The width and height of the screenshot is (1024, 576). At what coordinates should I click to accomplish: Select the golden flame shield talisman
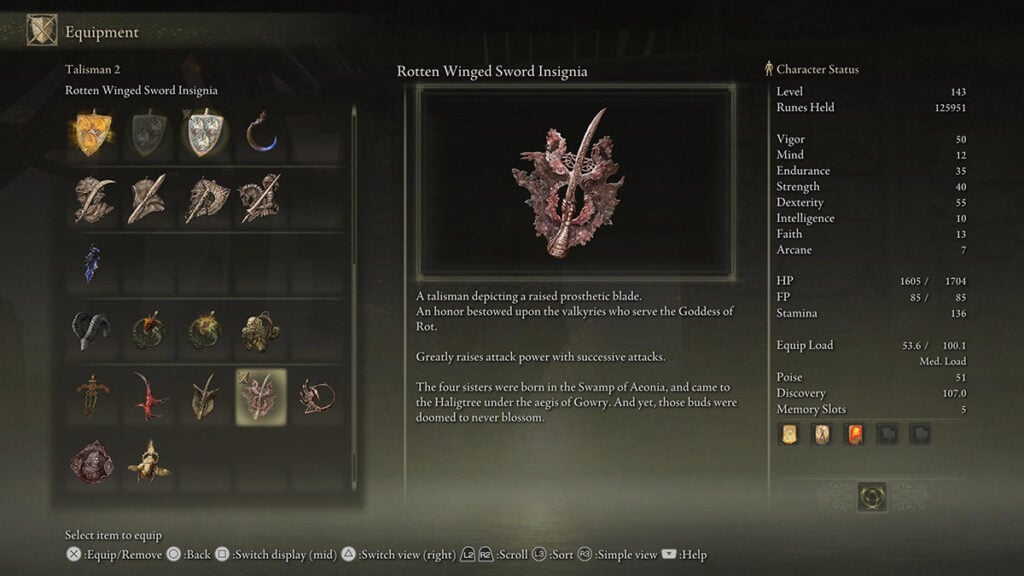(x=93, y=133)
